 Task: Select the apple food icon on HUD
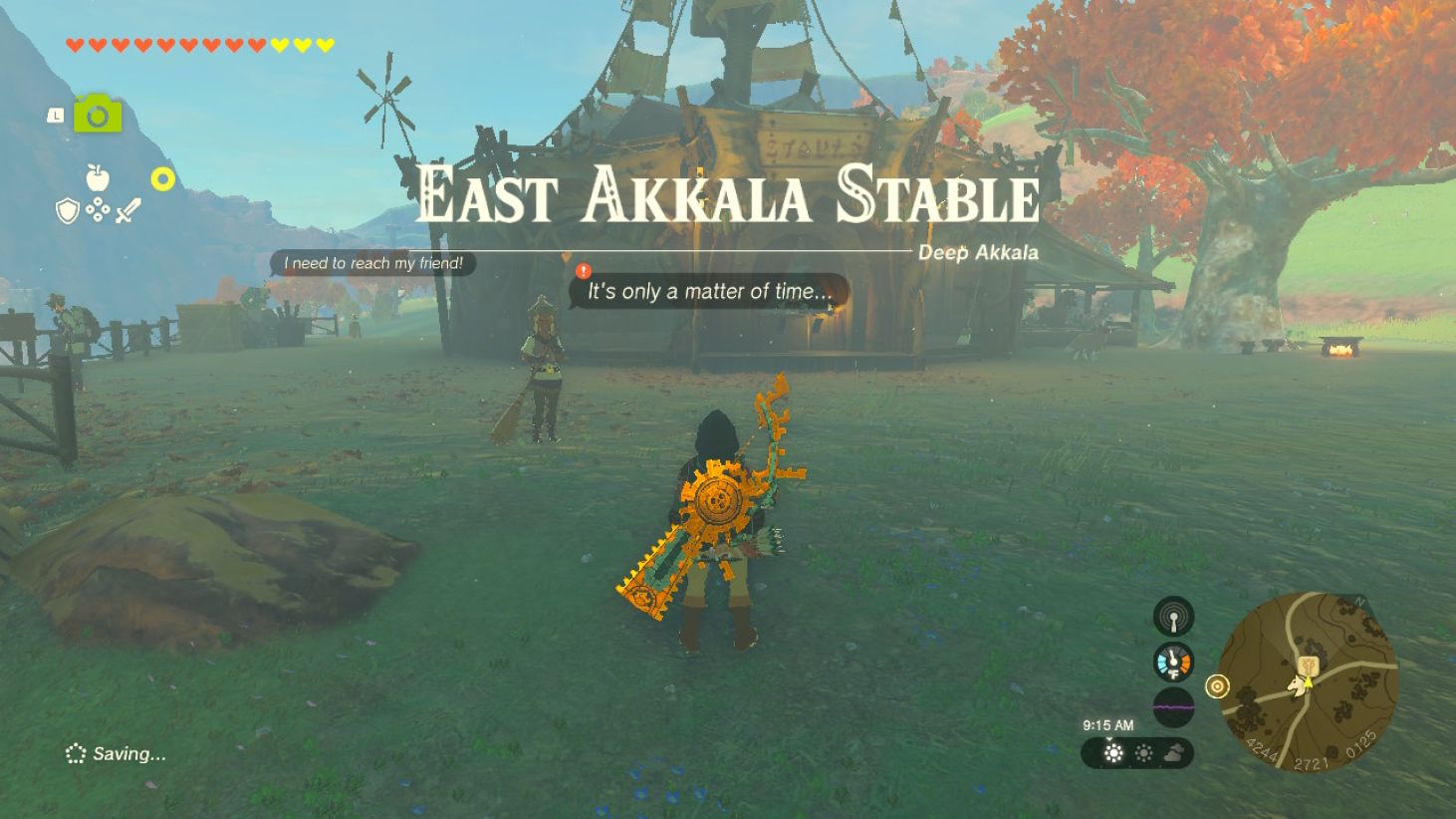(98, 178)
